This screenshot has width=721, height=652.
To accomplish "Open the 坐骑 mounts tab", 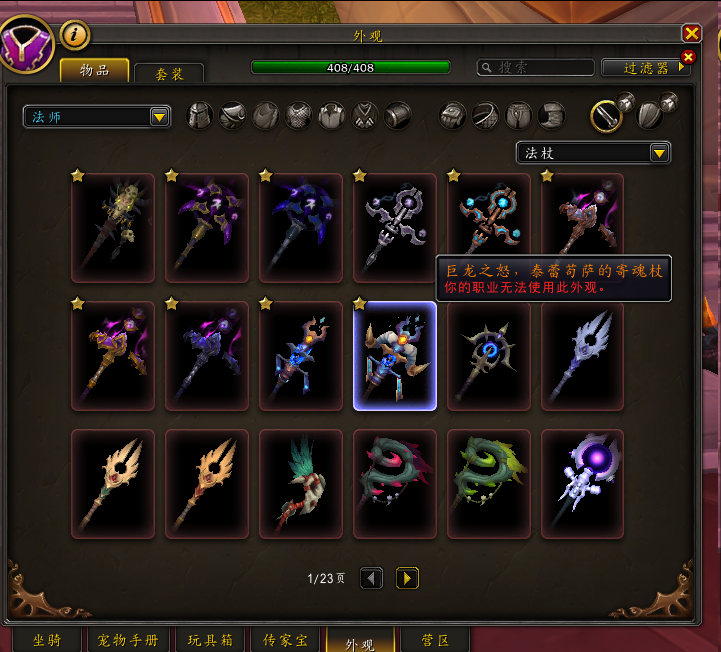I will point(46,640).
